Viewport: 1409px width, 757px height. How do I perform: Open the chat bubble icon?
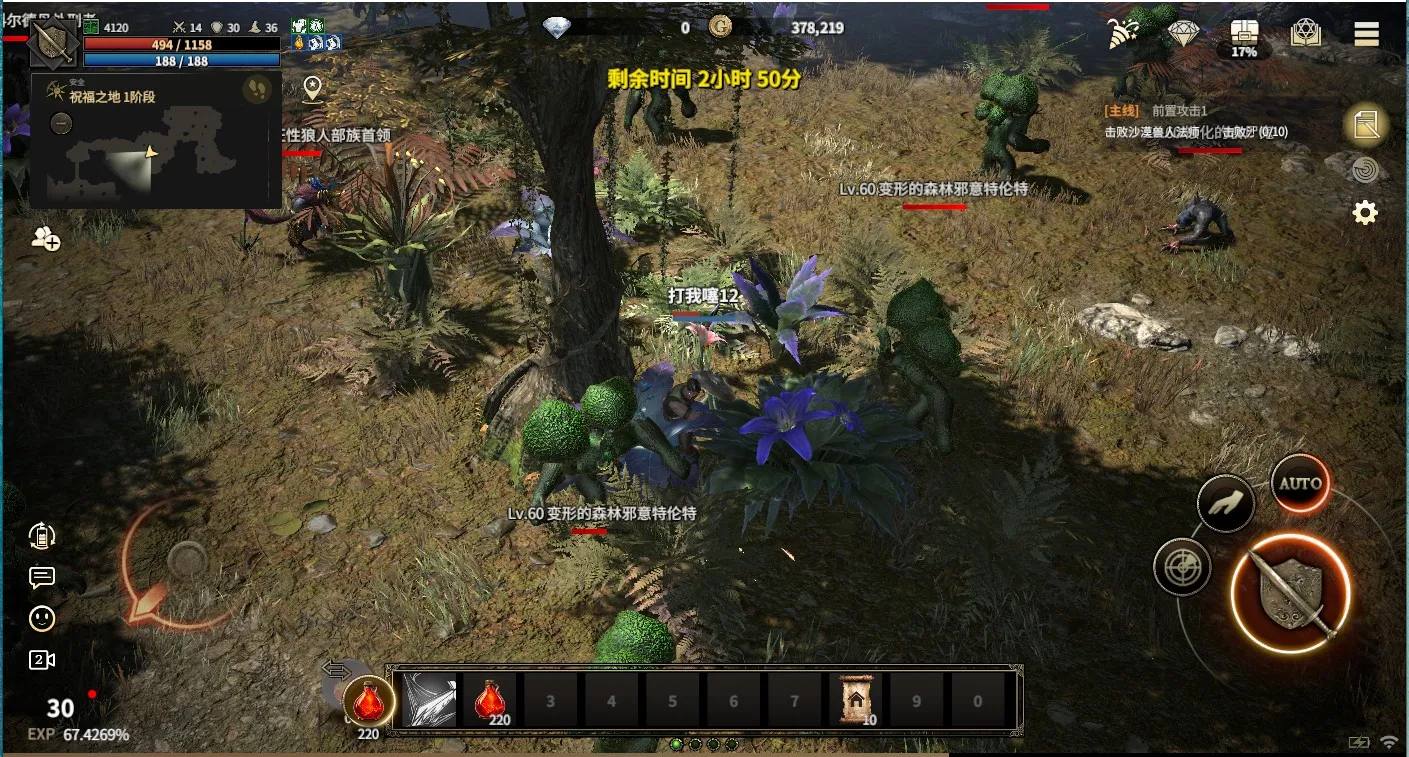click(42, 577)
